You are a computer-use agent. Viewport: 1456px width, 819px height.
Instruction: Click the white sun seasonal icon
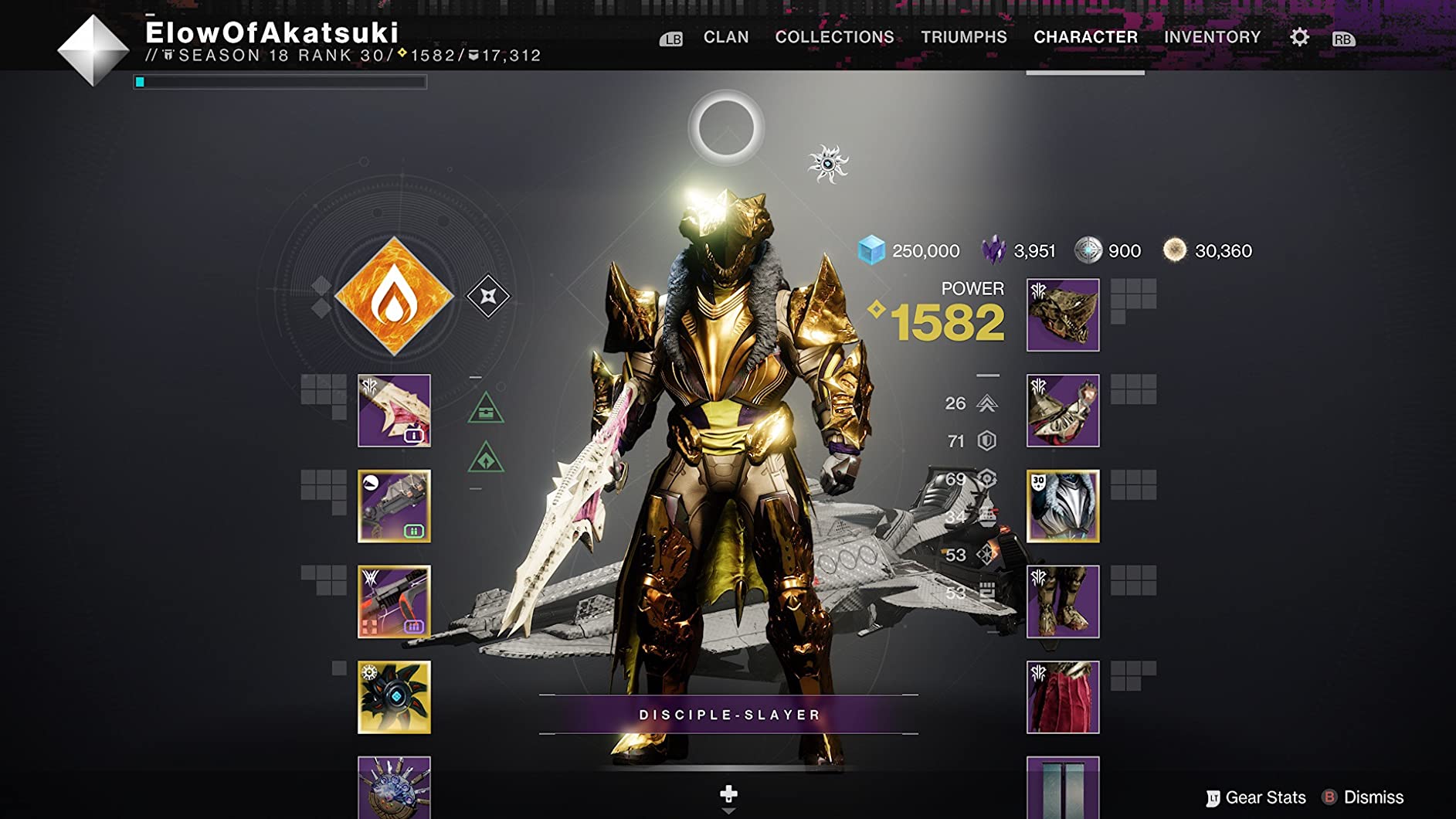(827, 164)
